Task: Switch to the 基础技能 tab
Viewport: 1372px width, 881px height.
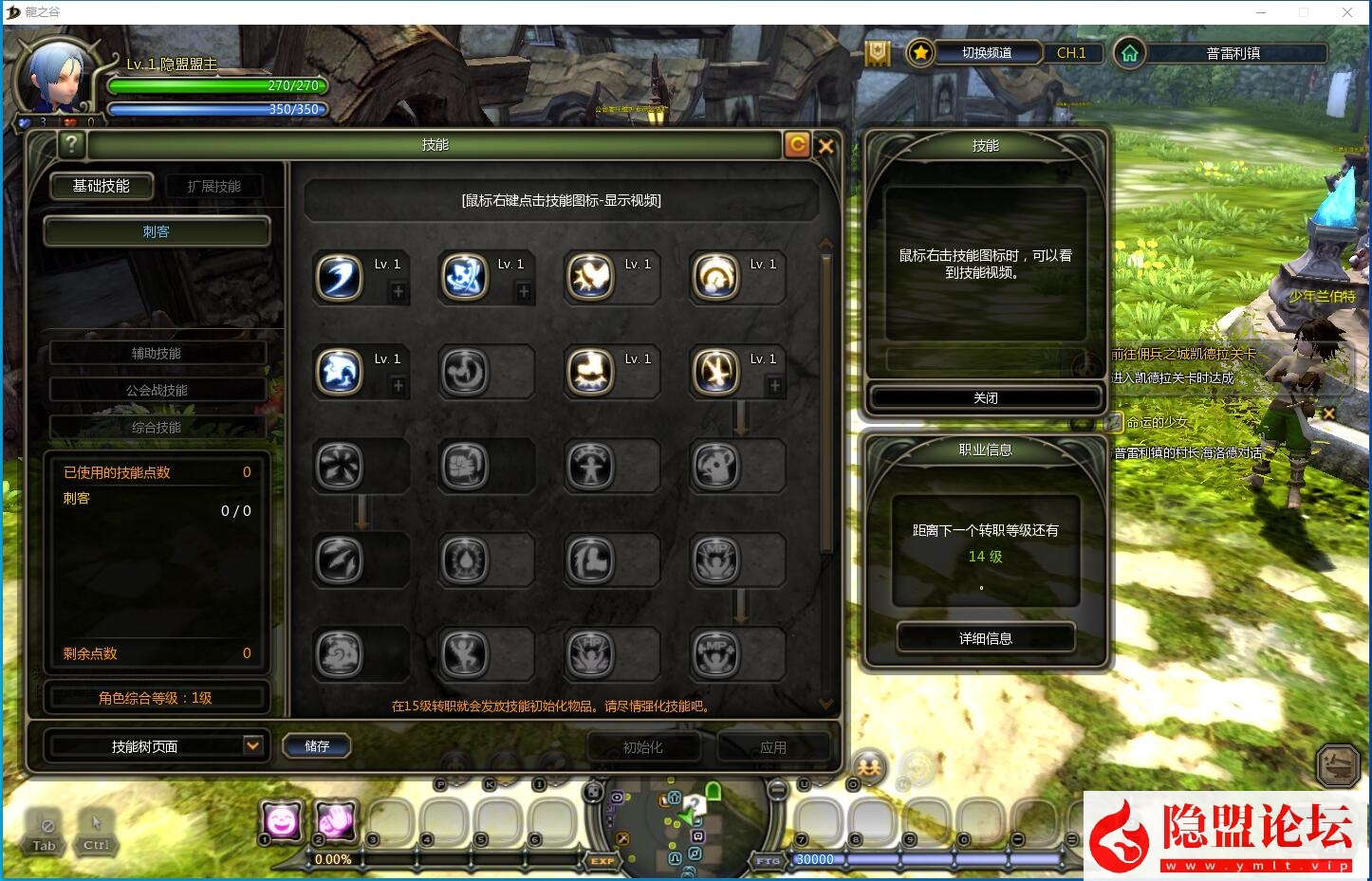Action: coord(102,186)
